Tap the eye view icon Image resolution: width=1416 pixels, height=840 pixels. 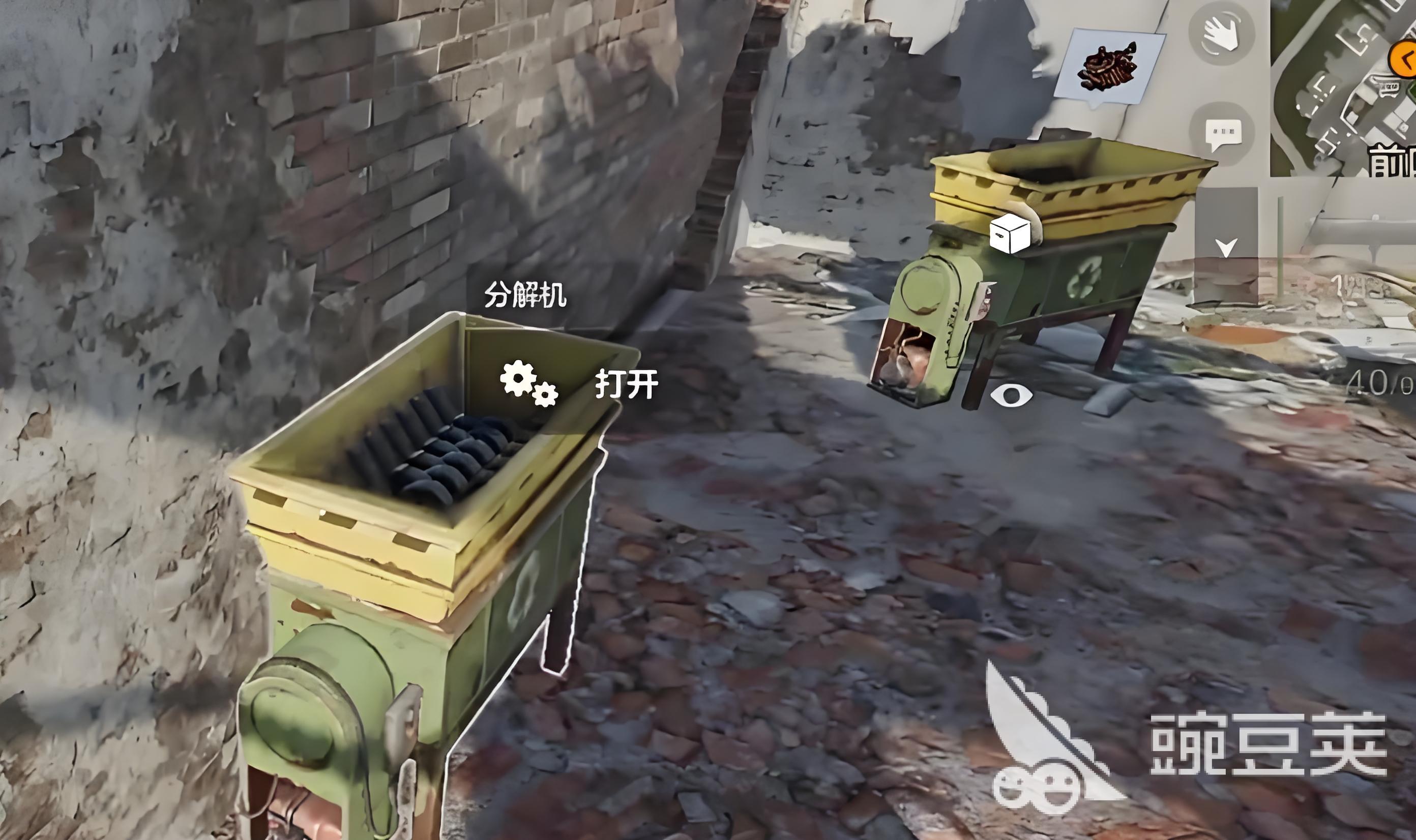pos(1011,395)
